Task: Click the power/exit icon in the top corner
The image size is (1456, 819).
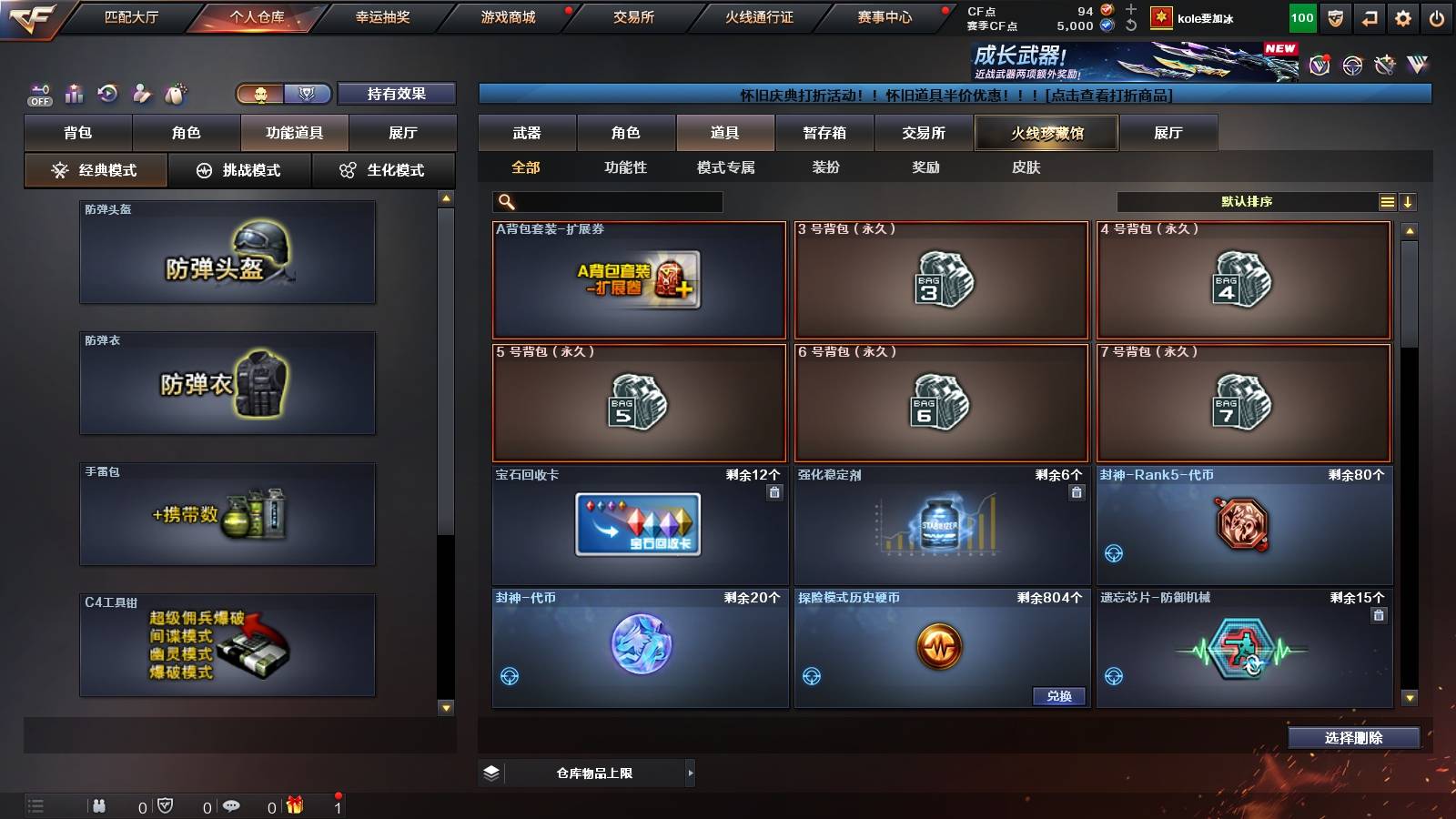Action: 1438,15
